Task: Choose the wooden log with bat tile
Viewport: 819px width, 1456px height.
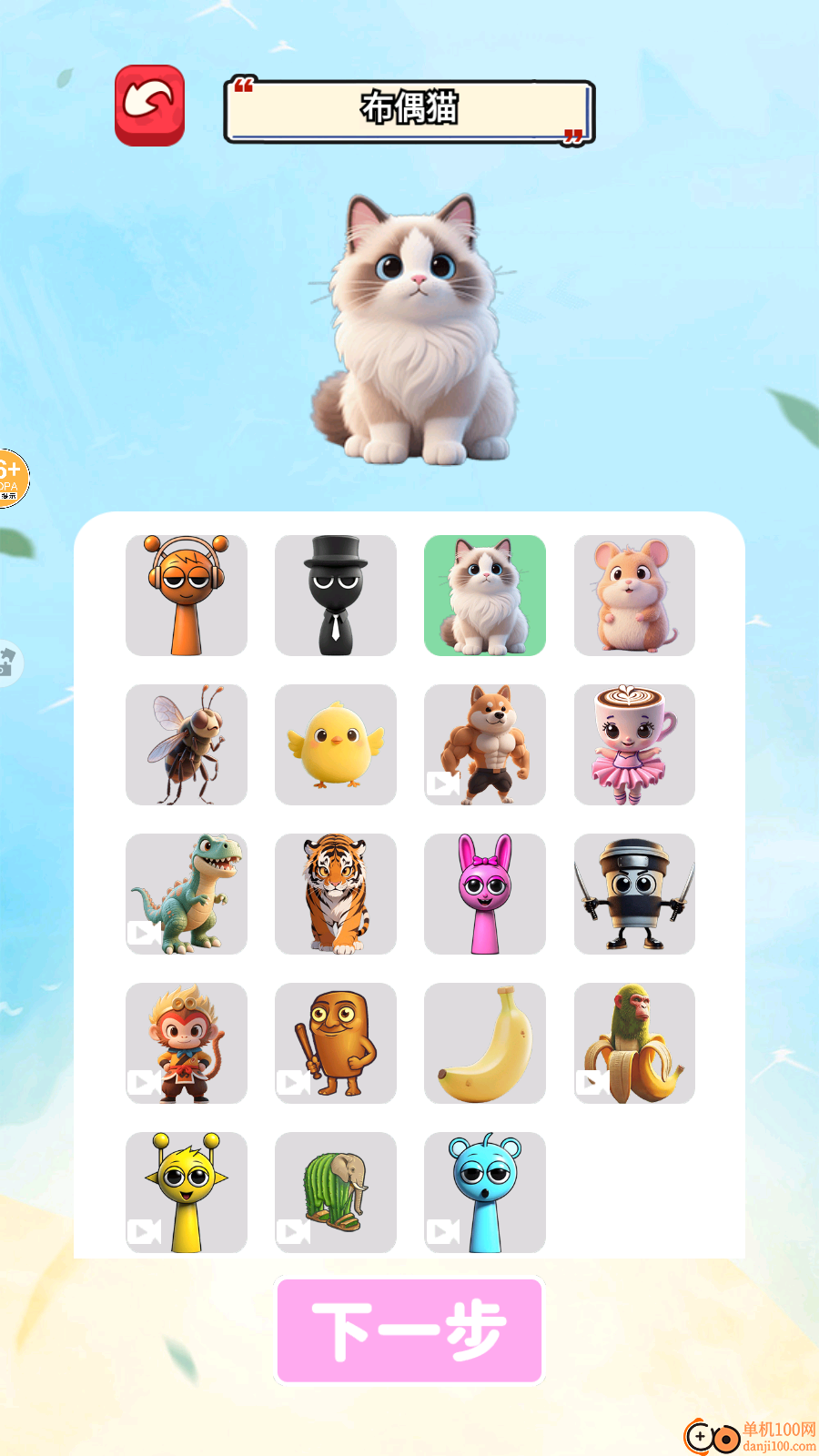Action: [x=336, y=1043]
